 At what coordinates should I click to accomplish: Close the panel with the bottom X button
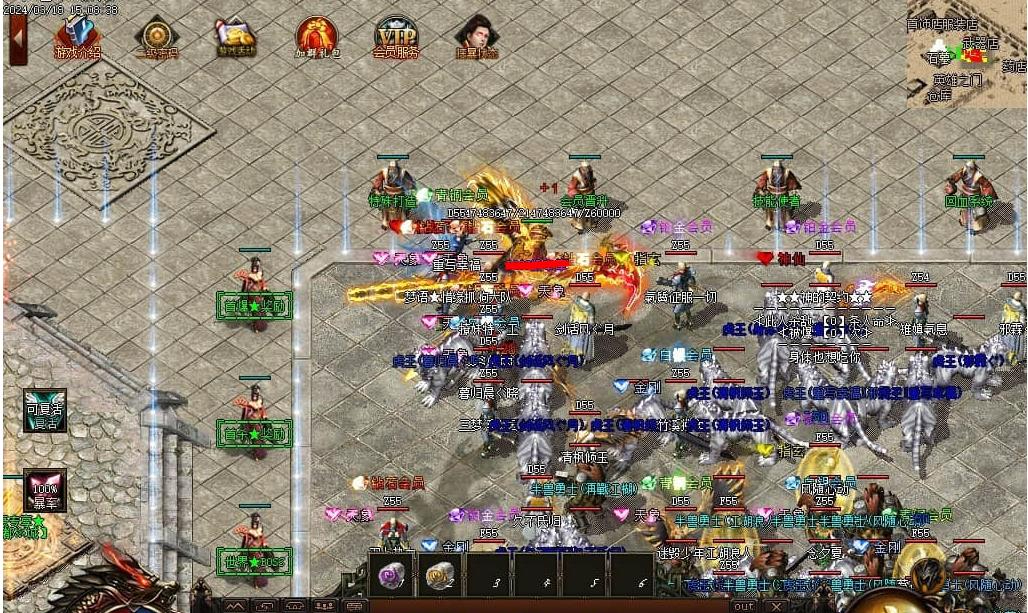pyautogui.click(x=777, y=606)
